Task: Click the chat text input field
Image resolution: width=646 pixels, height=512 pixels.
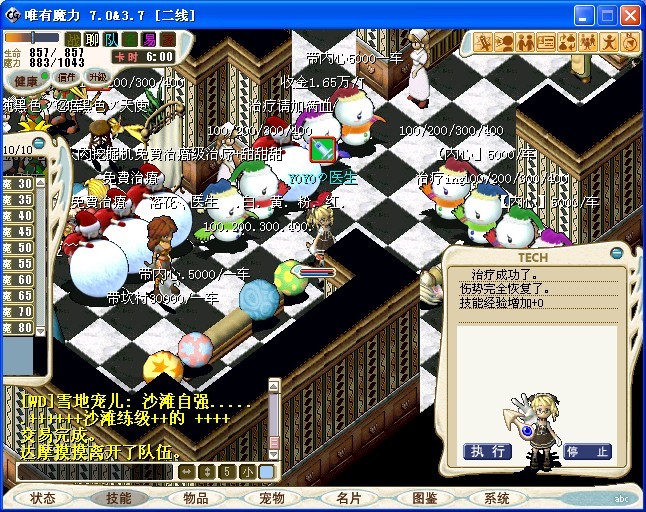Action: (x=95, y=471)
